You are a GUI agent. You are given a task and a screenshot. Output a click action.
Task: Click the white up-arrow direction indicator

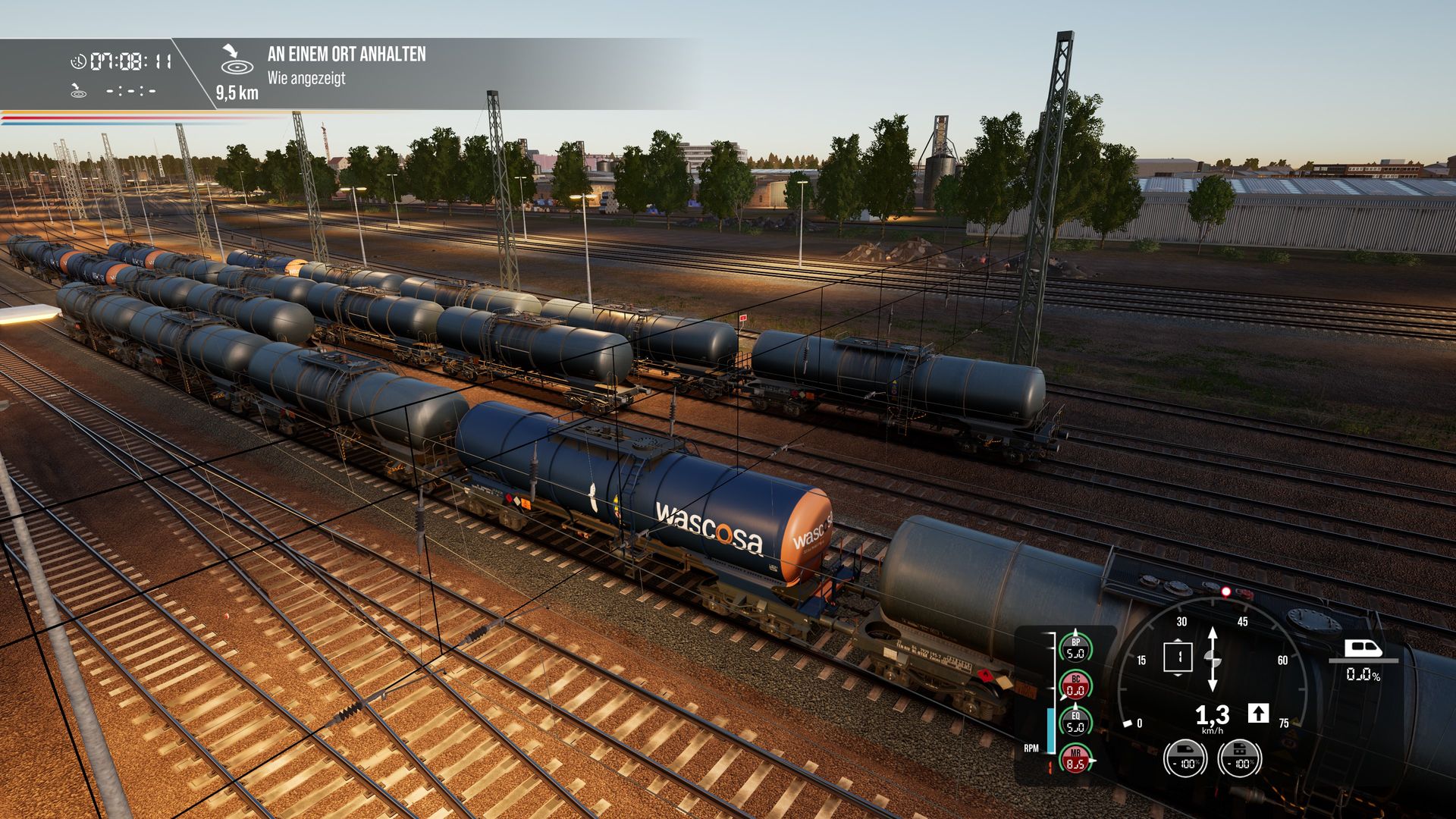coord(1258,713)
